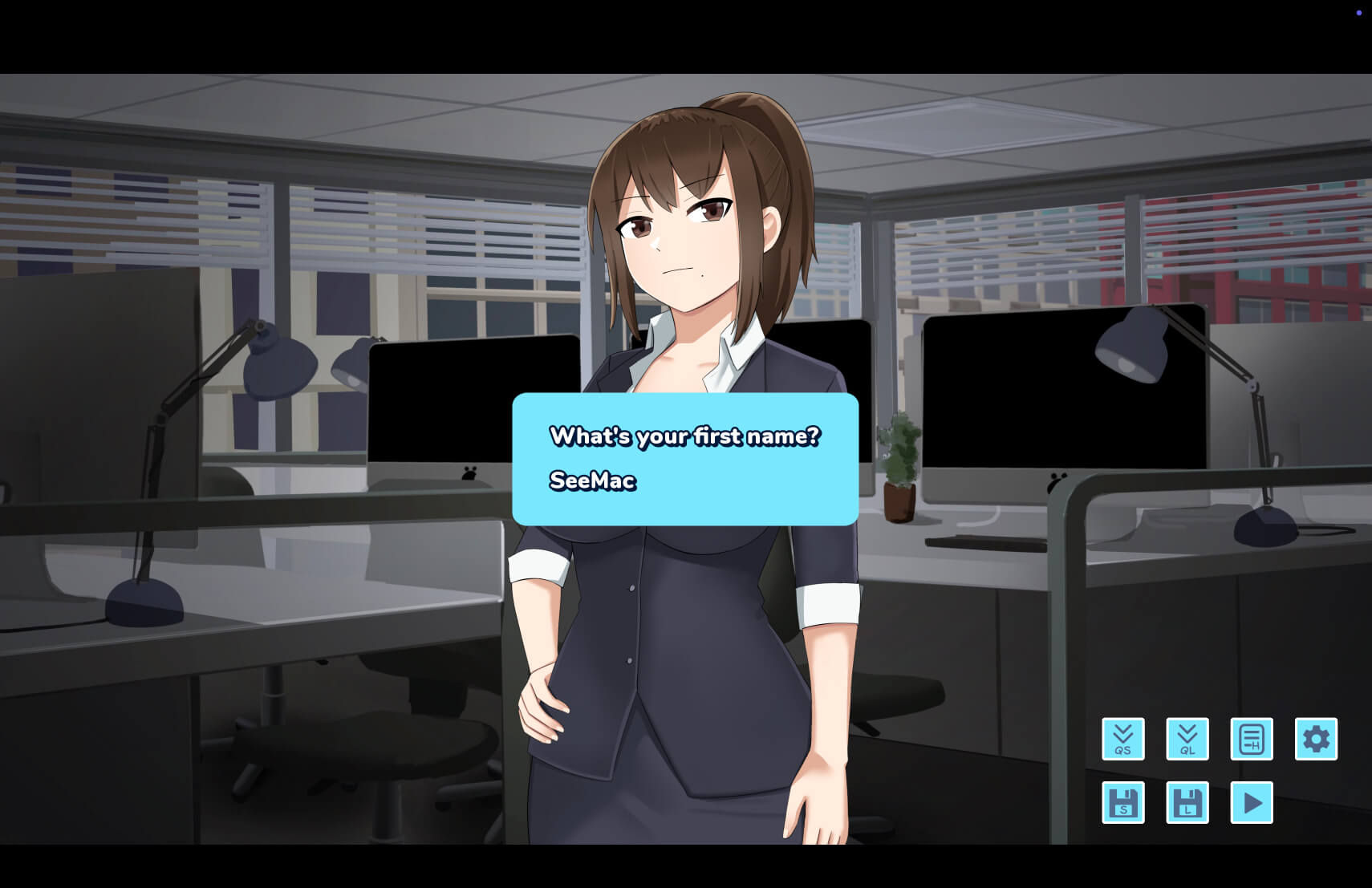Load game with the L floppy disk
The image size is (1372, 888).
pos(1187,802)
